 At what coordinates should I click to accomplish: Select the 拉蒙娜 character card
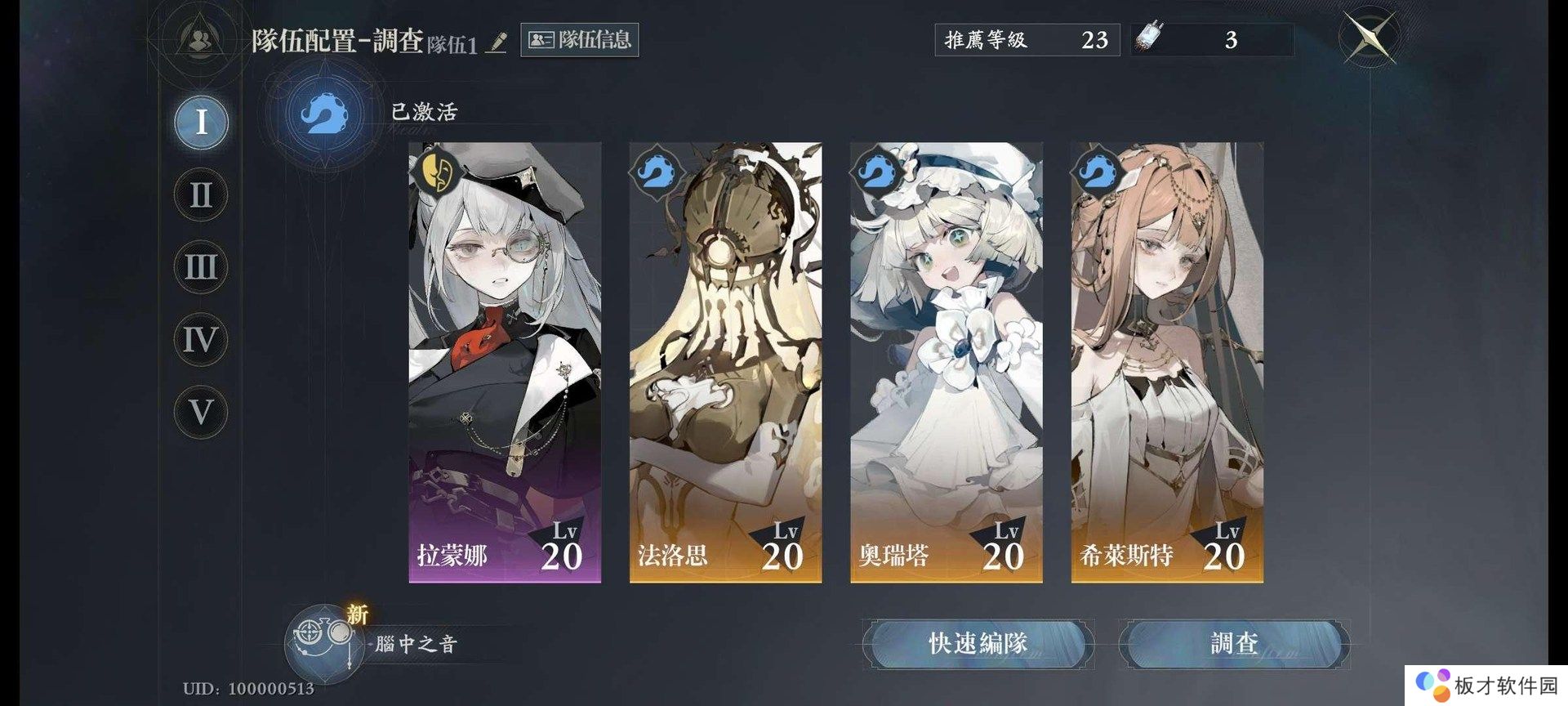click(505, 362)
